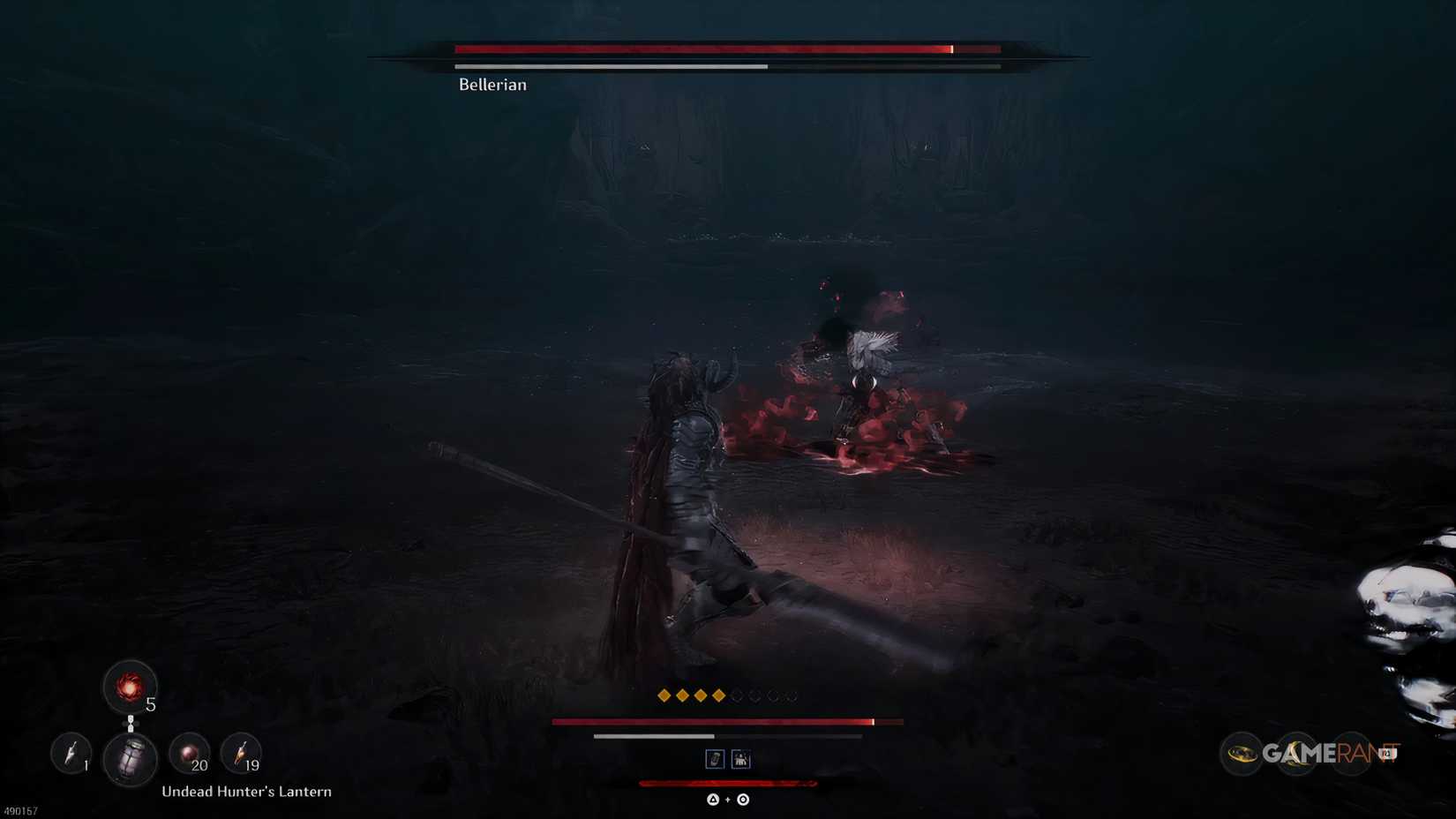Select the Sanguinarix healing flask icon
The image size is (1456, 819).
(131, 688)
